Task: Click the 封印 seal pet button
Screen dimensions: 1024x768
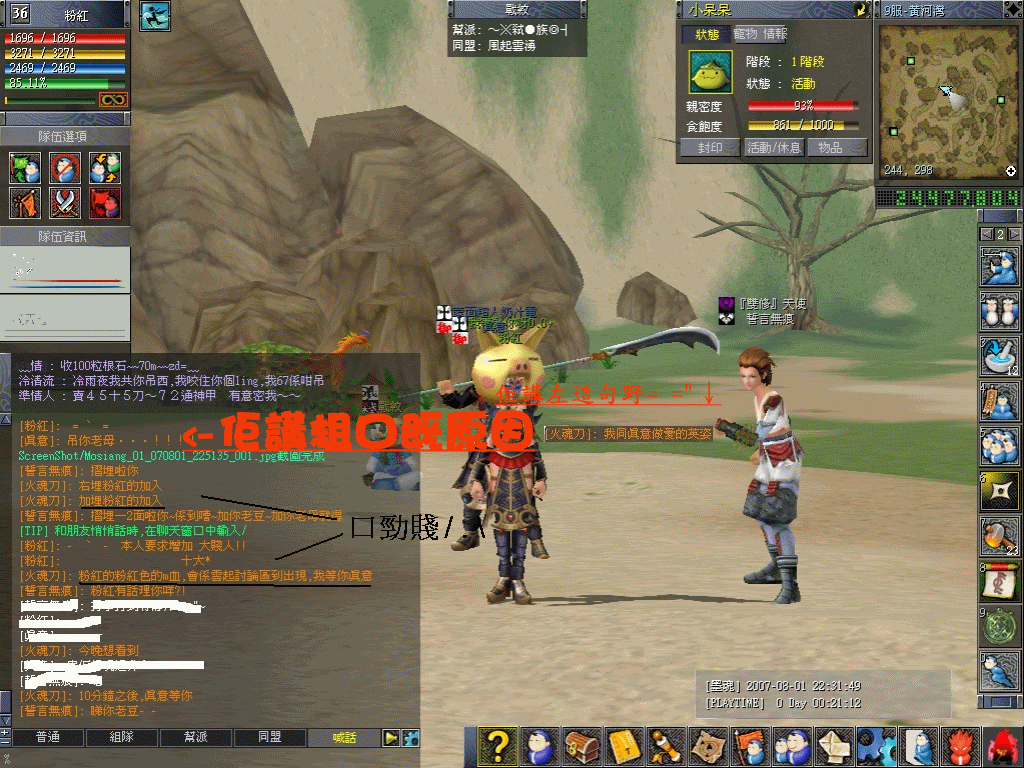Action: 709,147
